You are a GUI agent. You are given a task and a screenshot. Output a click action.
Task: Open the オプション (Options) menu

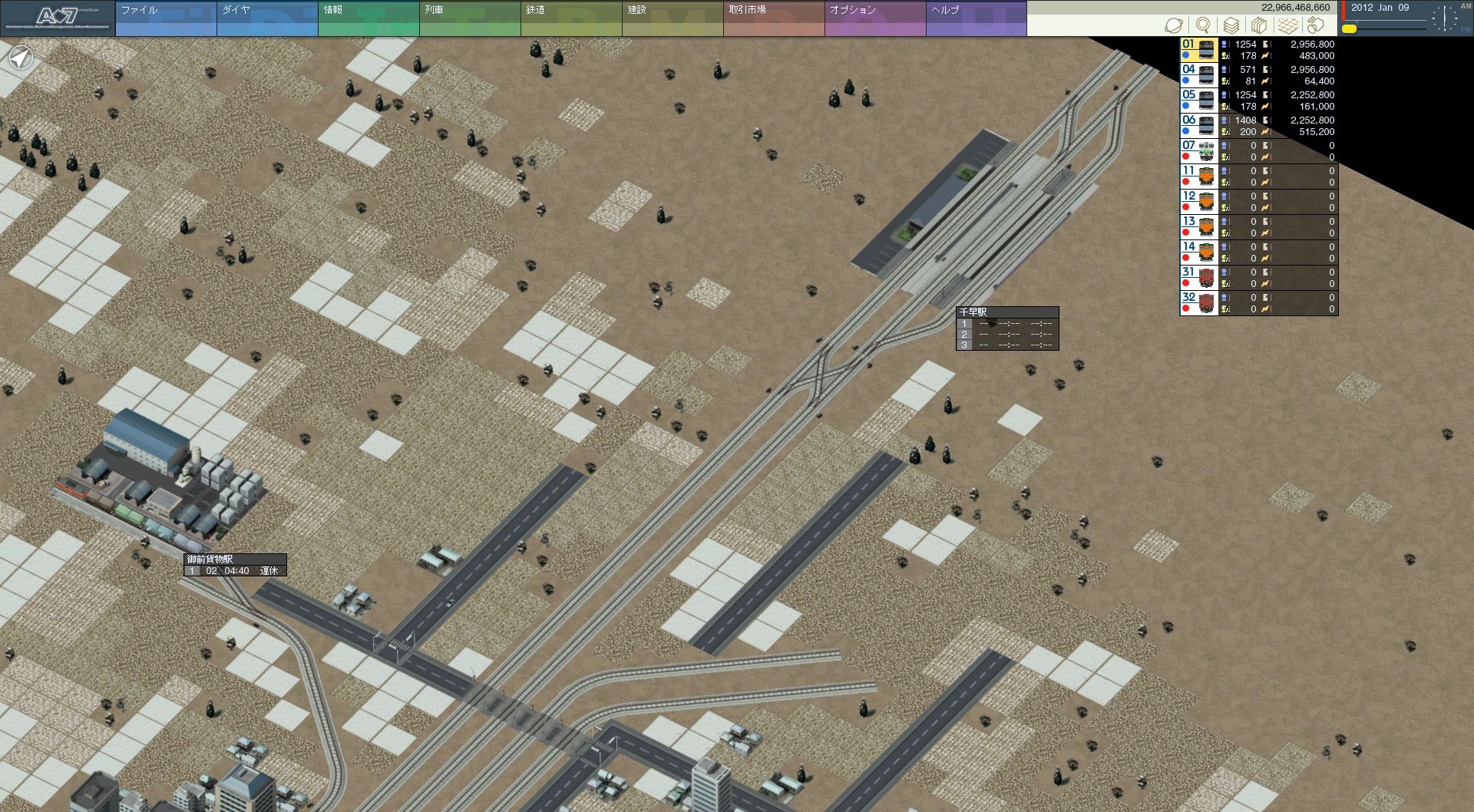click(874, 18)
